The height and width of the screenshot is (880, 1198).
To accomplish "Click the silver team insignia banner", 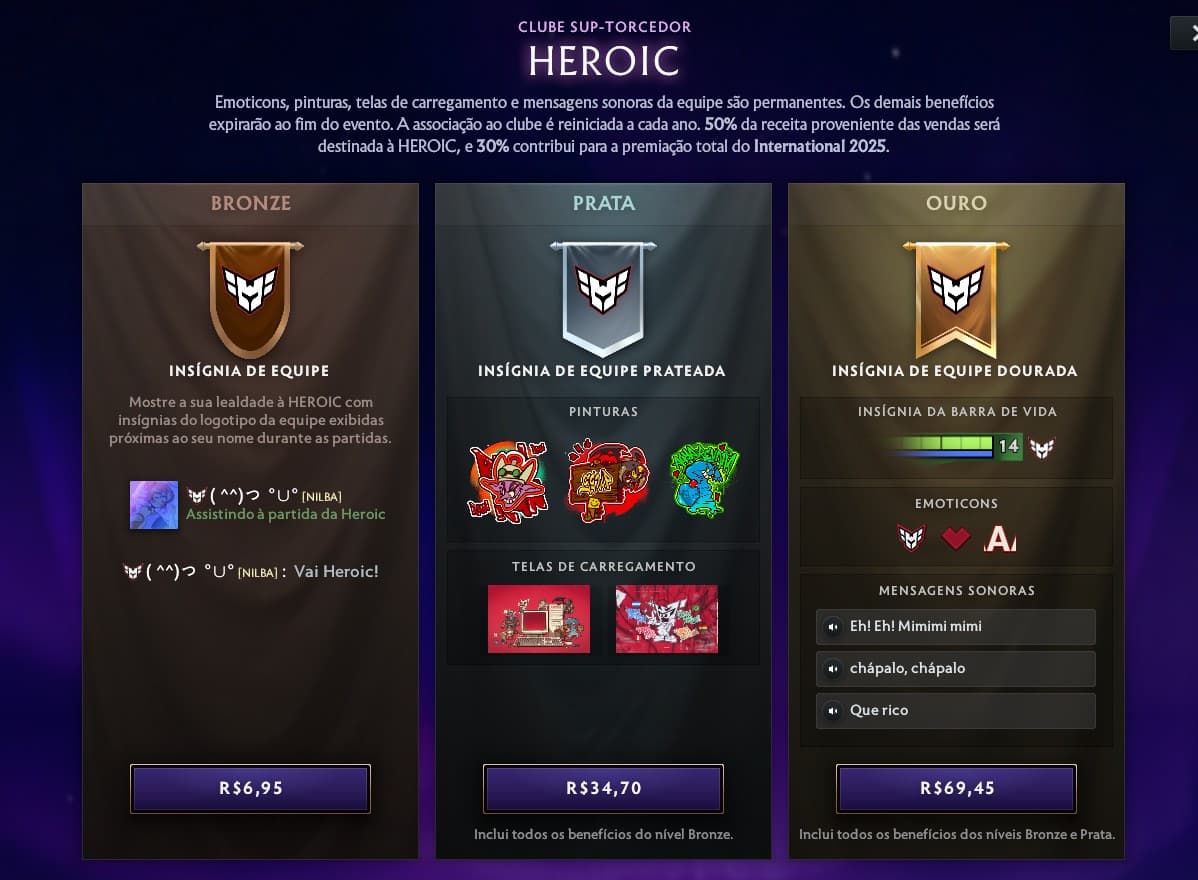I will 603,298.
